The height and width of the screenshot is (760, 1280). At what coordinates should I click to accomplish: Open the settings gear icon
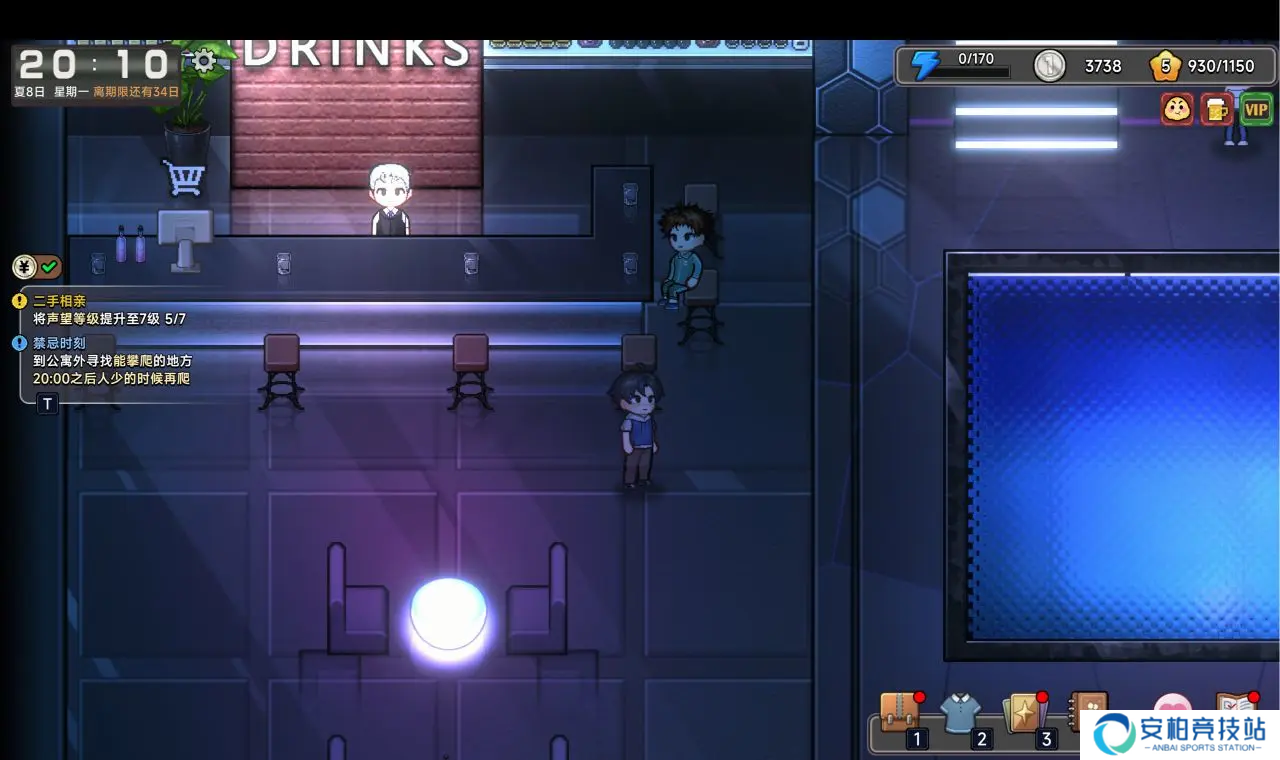[204, 62]
